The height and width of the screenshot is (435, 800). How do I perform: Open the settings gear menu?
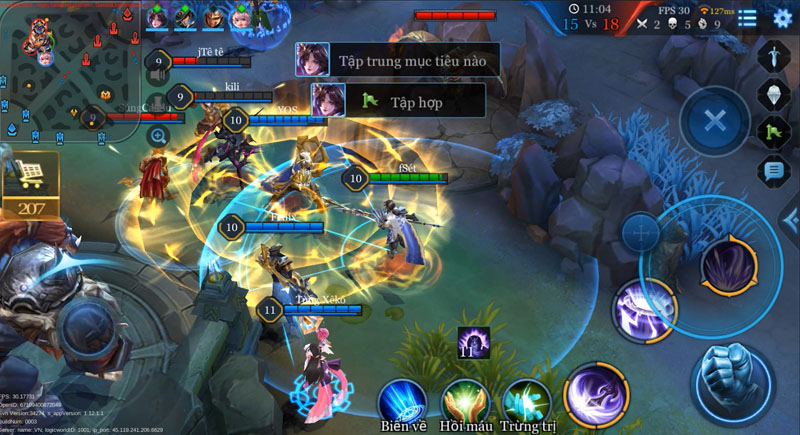pyautogui.click(x=782, y=17)
